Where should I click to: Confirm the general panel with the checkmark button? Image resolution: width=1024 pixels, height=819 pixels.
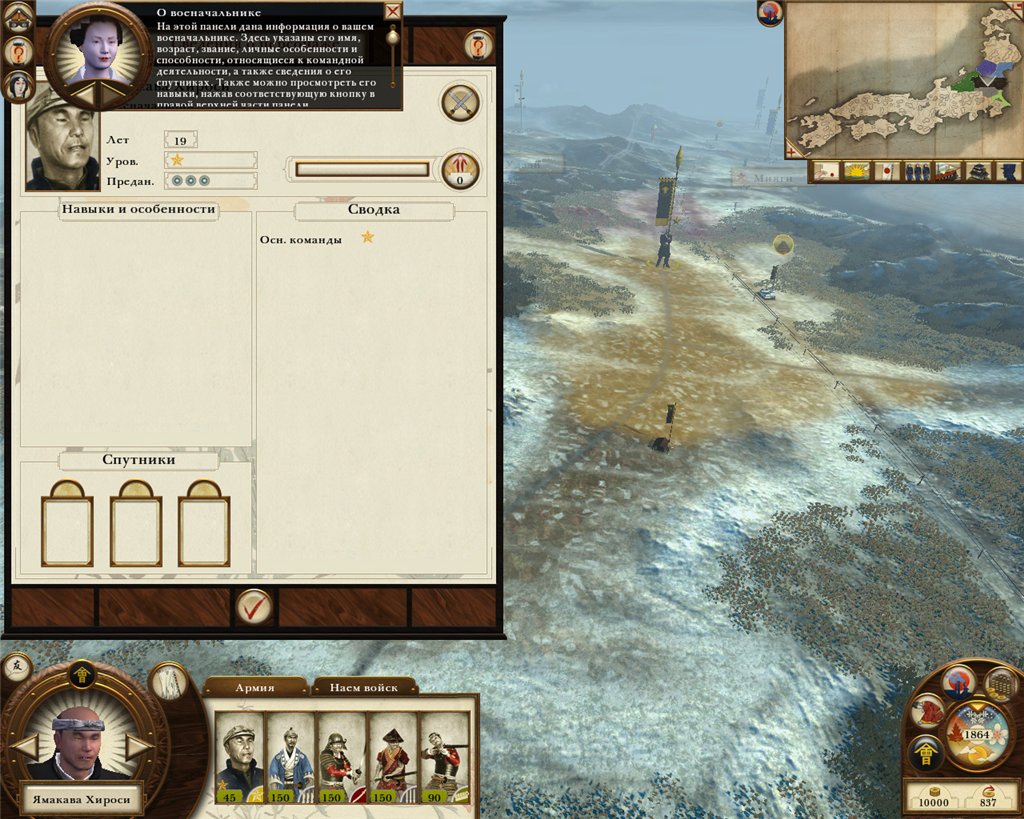(254, 606)
